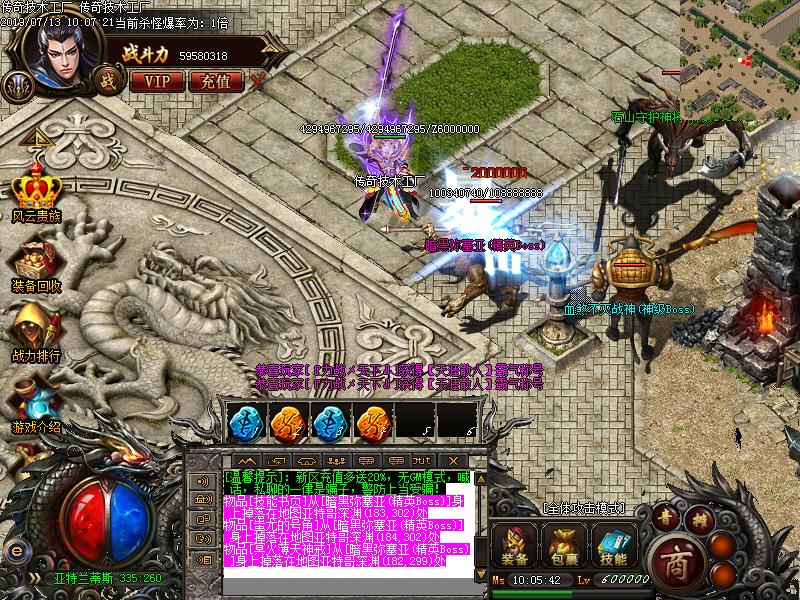The height and width of the screenshot is (600, 800).
Task: Use the blue rune in hotbar slot 1
Action: coord(244,422)
